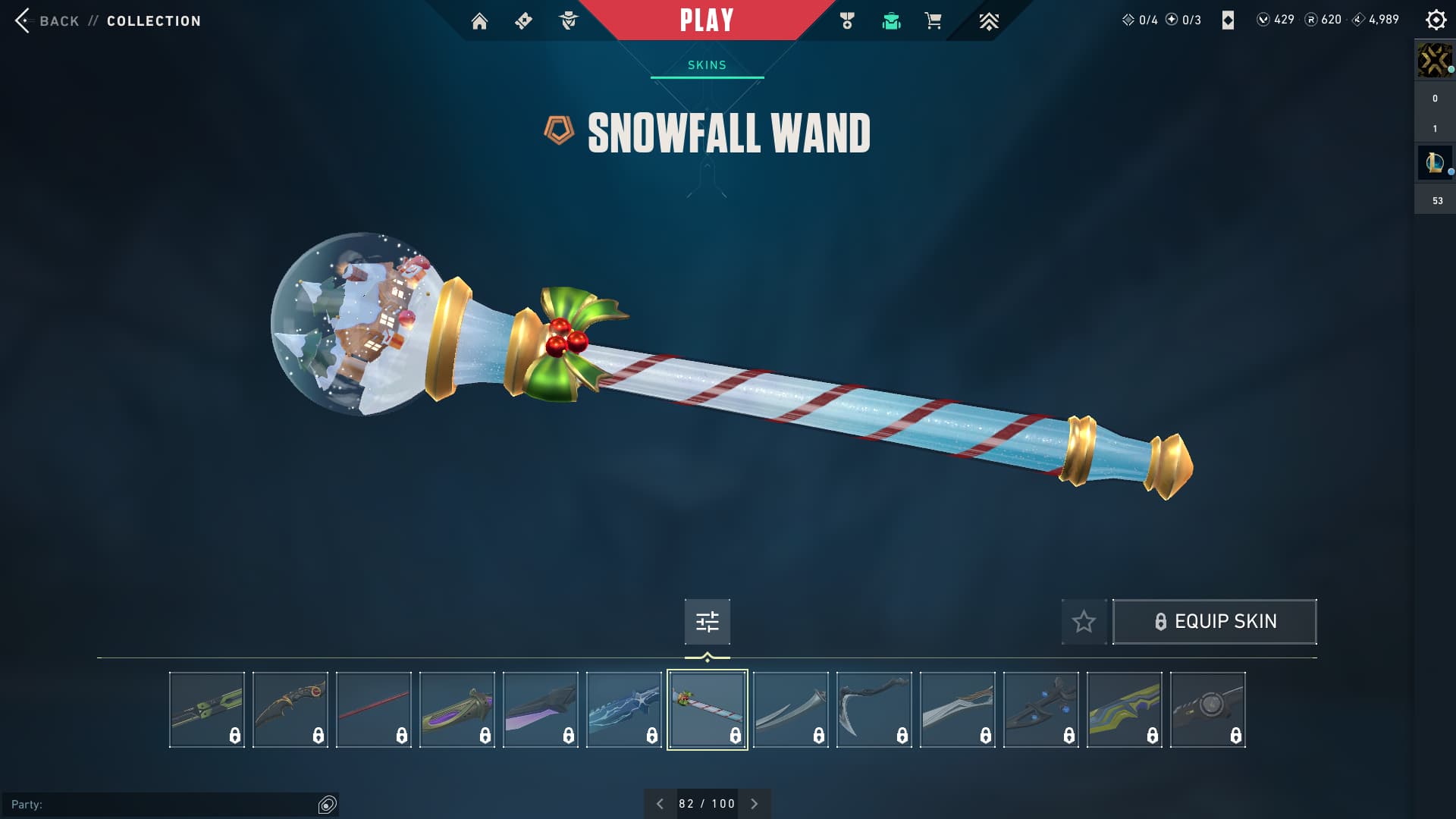
Task: Go to the previous skins page
Action: coord(660,804)
